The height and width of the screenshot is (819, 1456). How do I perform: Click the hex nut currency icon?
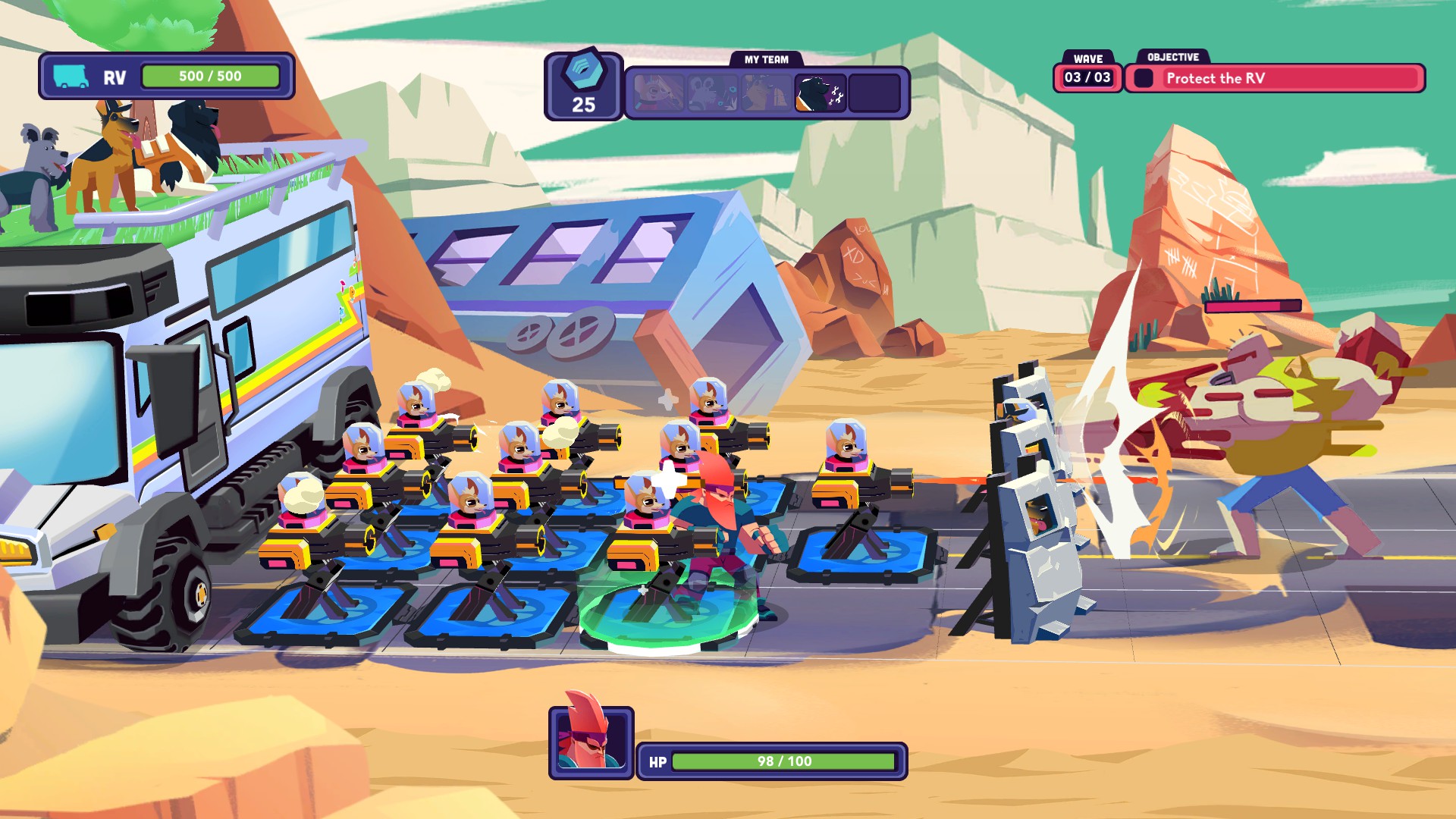click(x=583, y=72)
